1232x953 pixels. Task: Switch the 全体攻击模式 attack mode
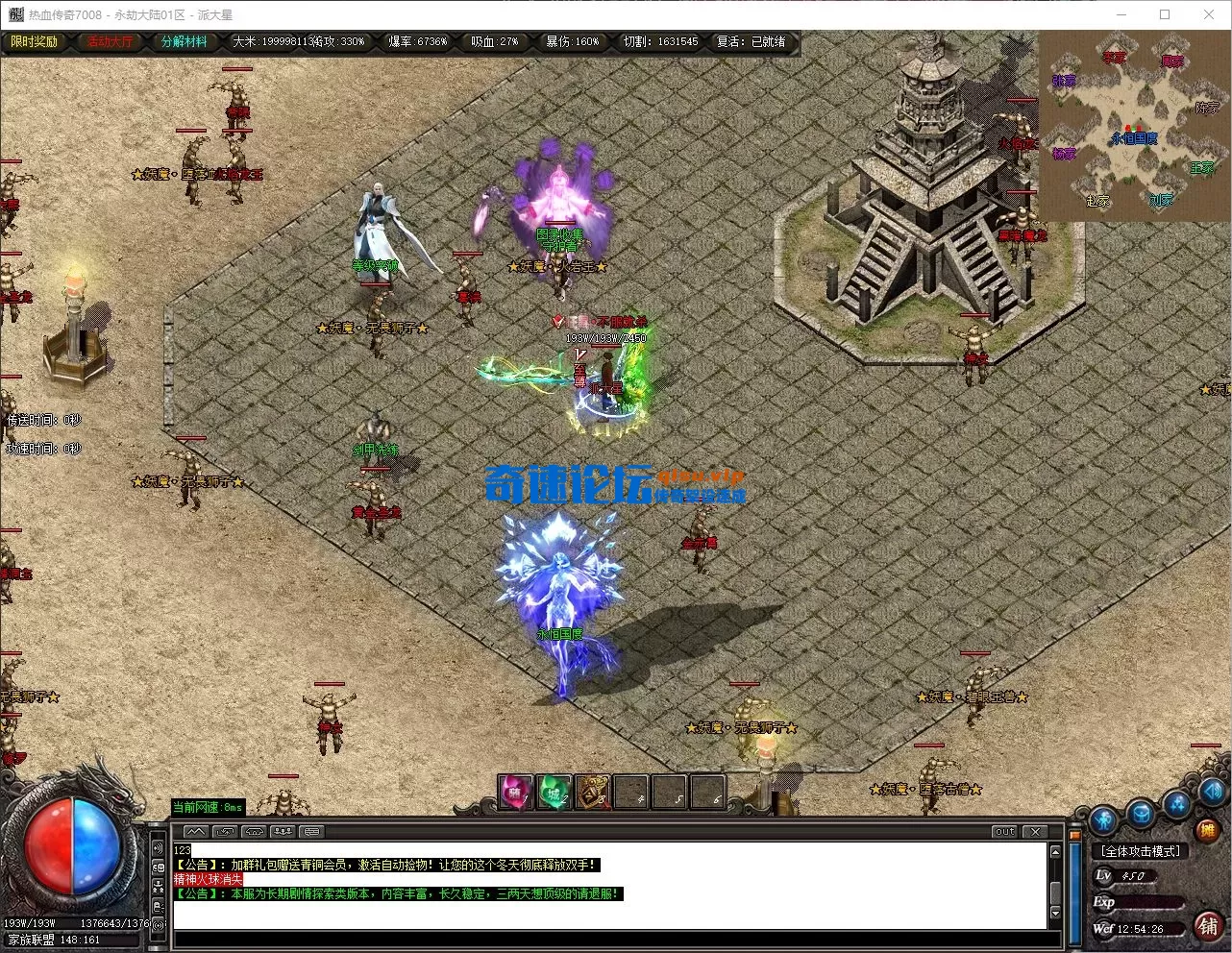click(1141, 851)
